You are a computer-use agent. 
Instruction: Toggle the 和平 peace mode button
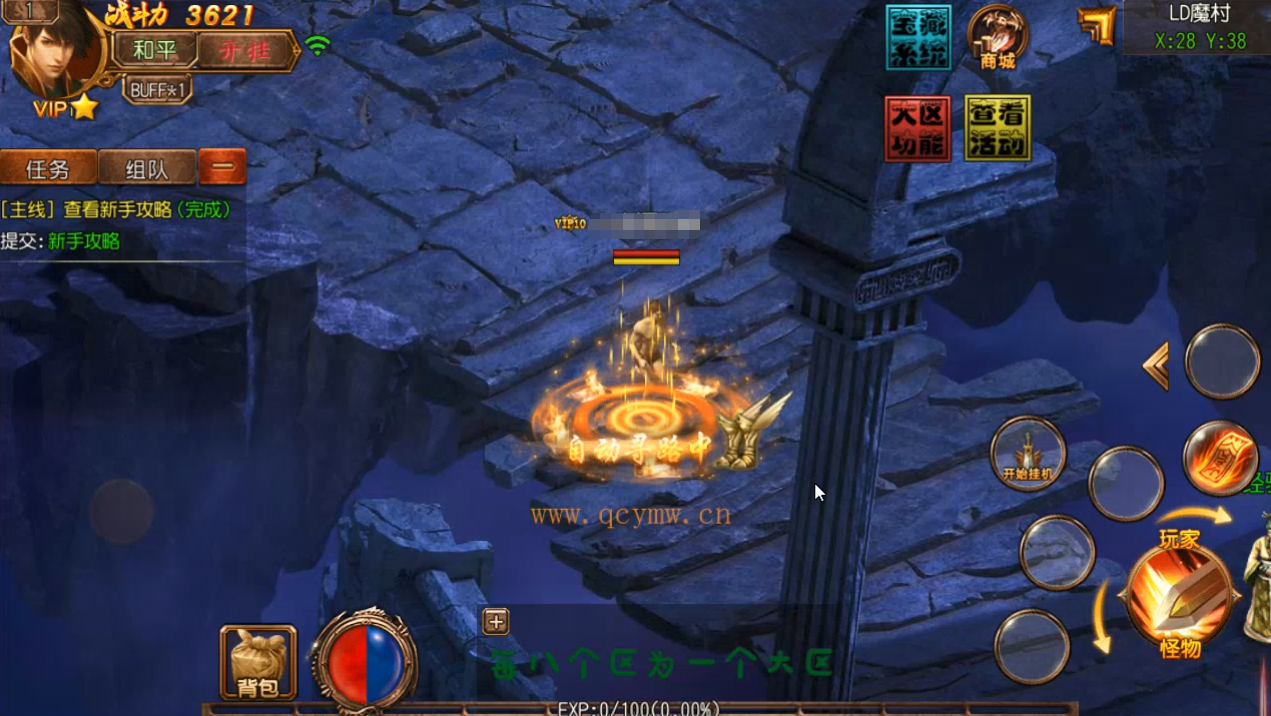153,49
